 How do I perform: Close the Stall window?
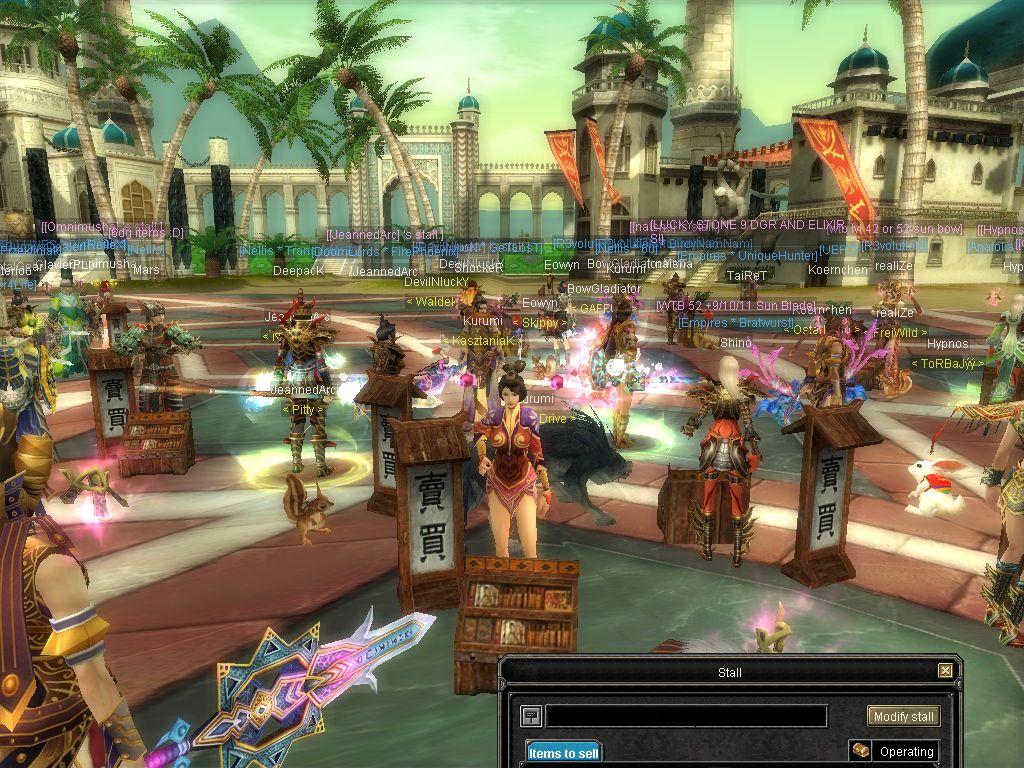[945, 671]
